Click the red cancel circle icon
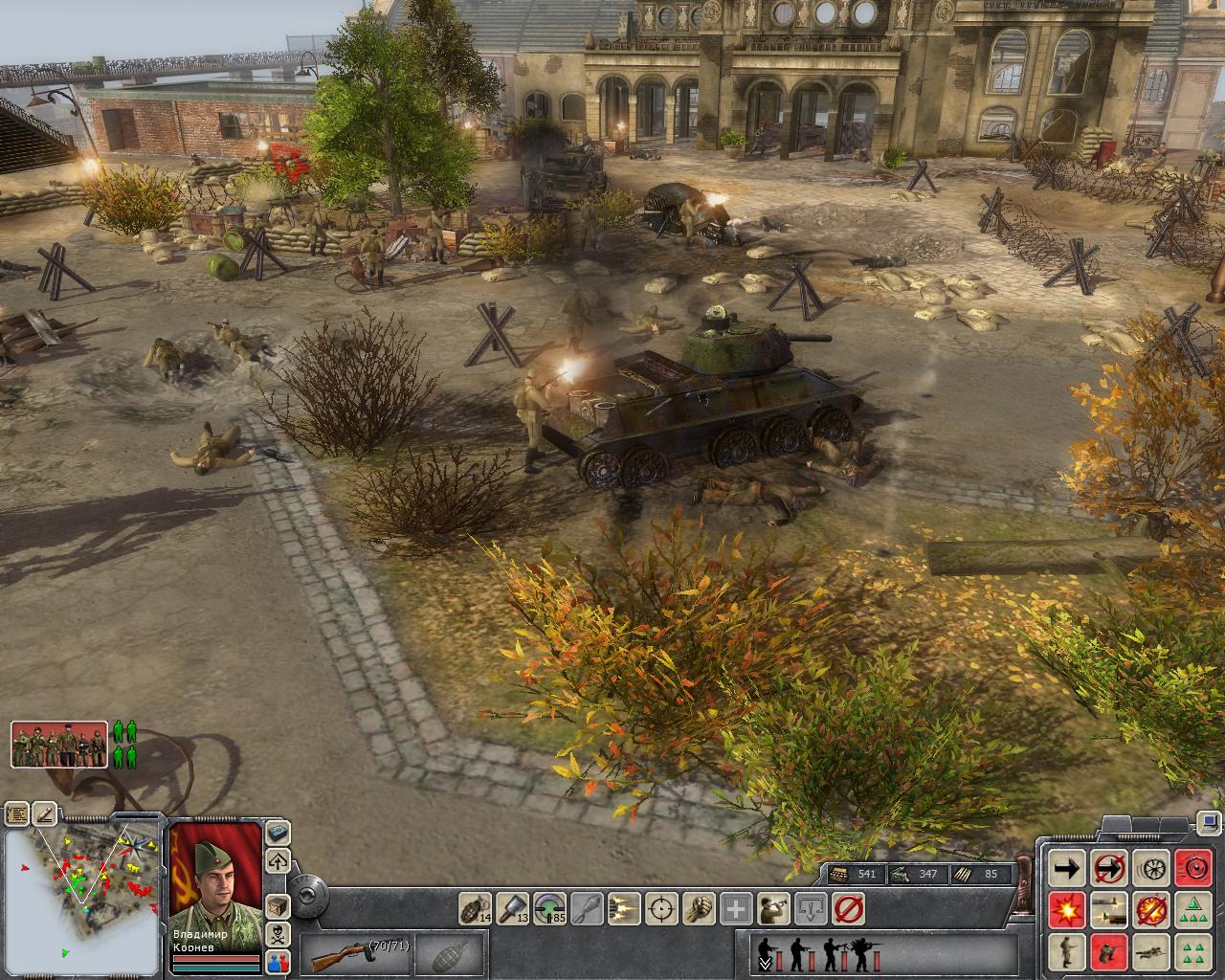Viewport: 1225px width, 980px height. (848, 907)
